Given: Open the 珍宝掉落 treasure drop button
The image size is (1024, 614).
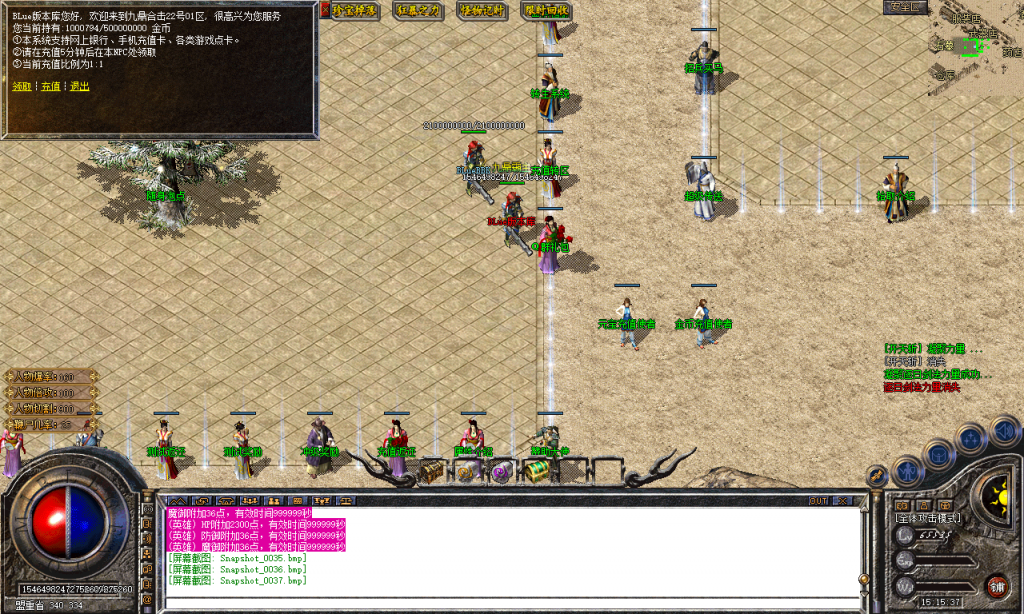Looking at the screenshot, I should (x=354, y=10).
